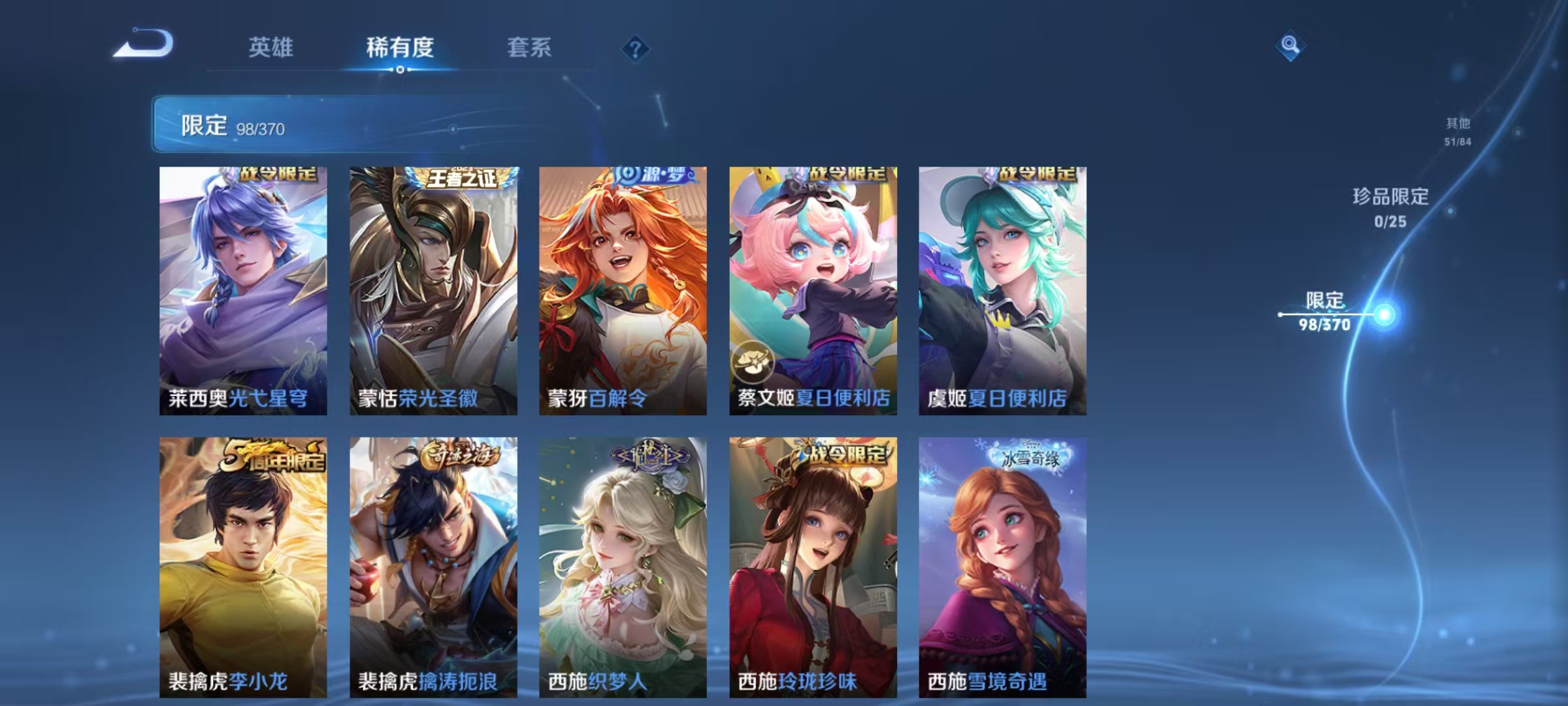The image size is (1568, 706).
Task: Open the skin search magnifier icon
Action: click(1290, 46)
